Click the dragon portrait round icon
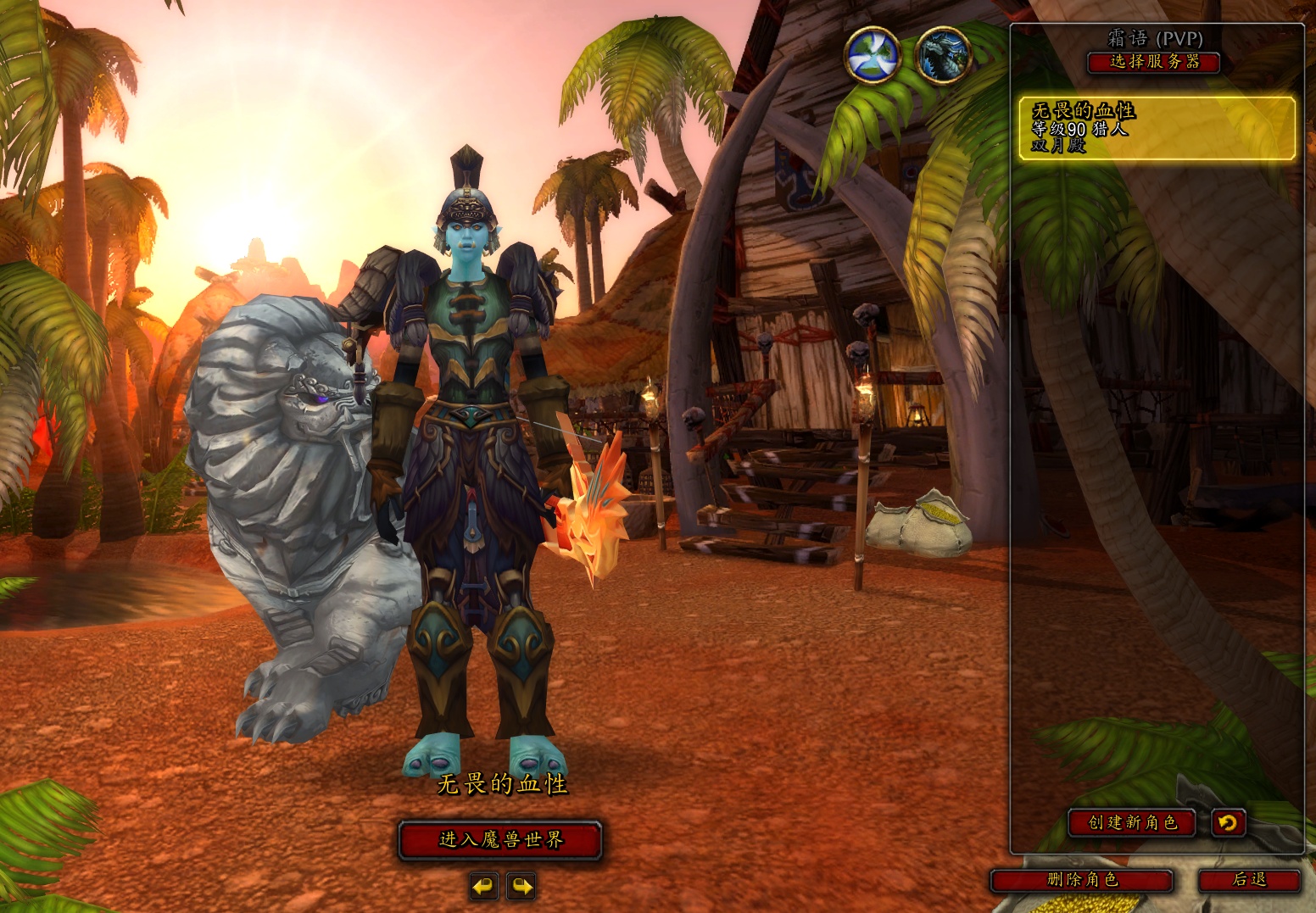 pyautogui.click(x=944, y=55)
